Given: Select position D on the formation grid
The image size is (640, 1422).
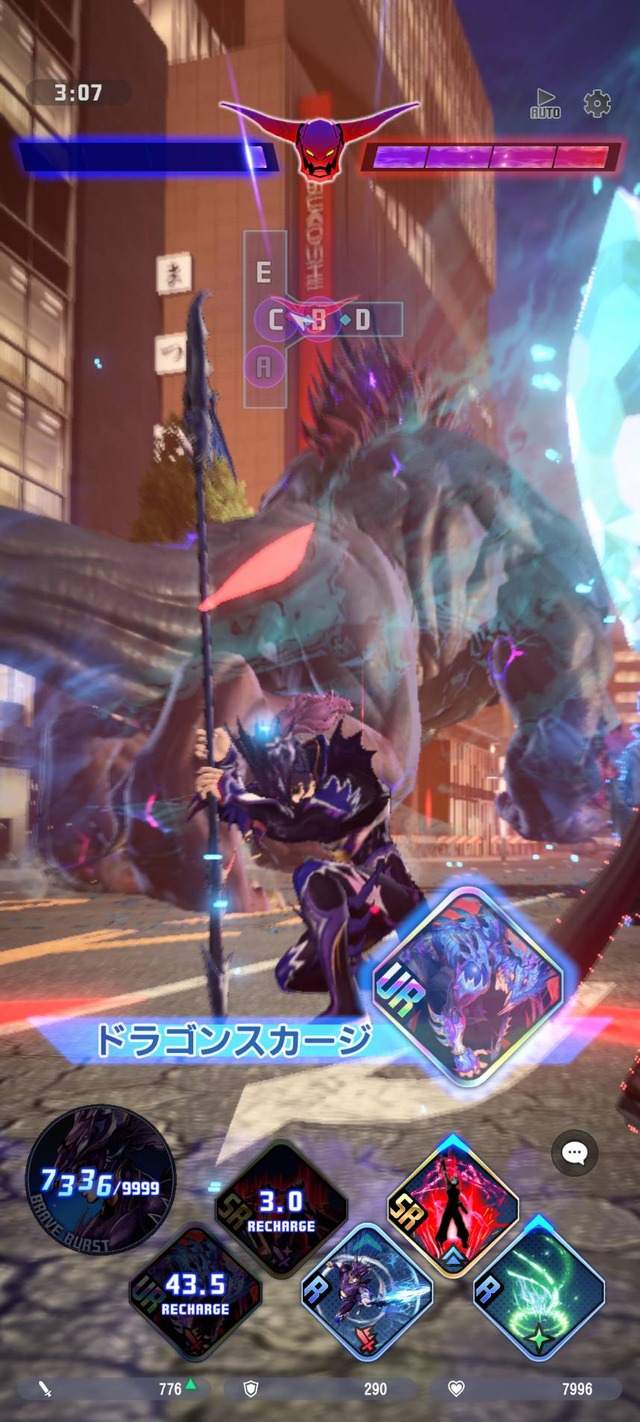Looking at the screenshot, I should tap(362, 320).
